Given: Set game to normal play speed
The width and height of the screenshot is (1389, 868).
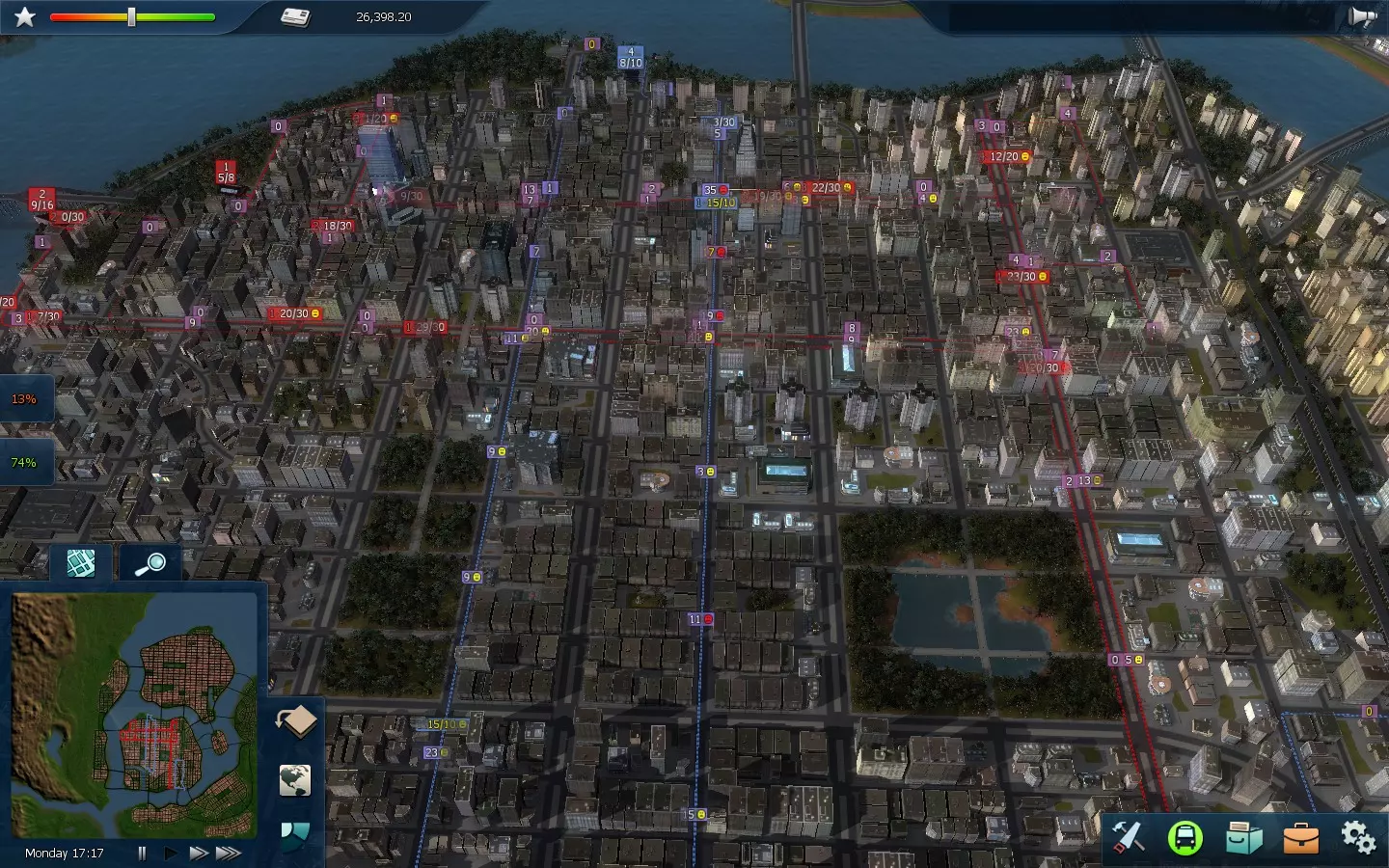Looking at the screenshot, I should (x=170, y=853).
